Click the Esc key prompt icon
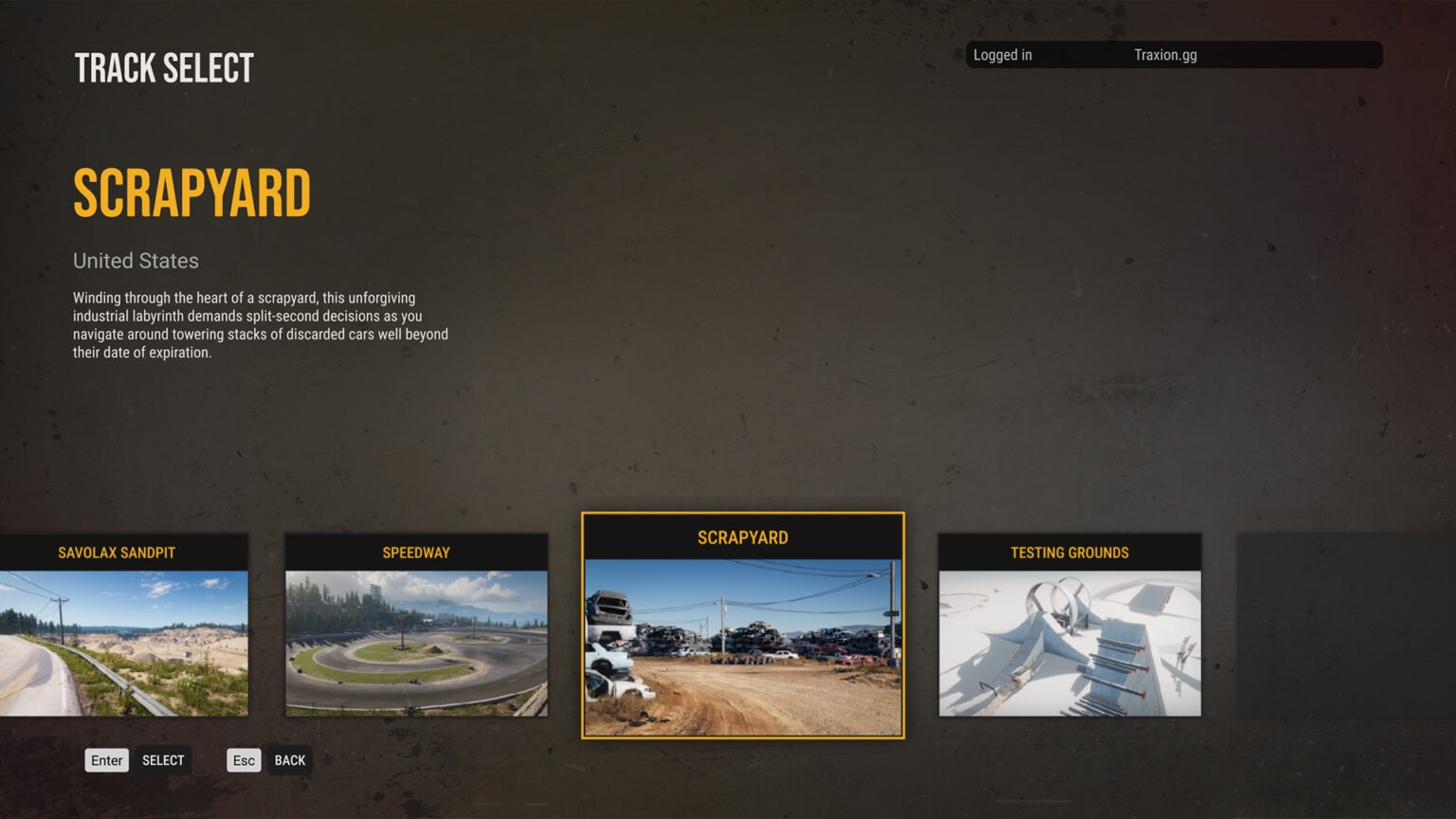The height and width of the screenshot is (819, 1456). [x=243, y=759]
